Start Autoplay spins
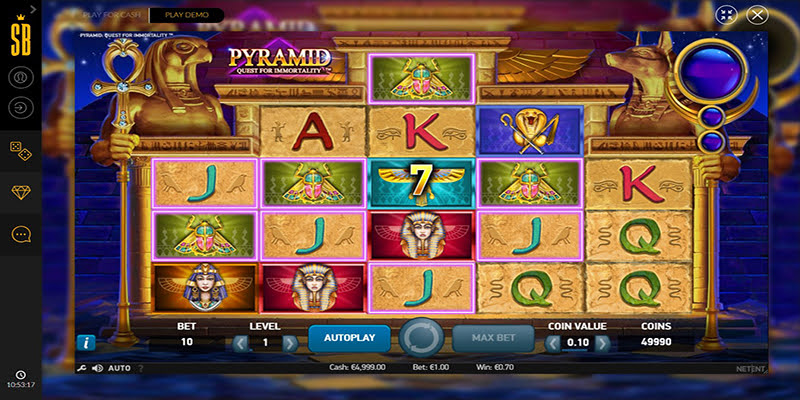800x400 pixels. pos(349,338)
